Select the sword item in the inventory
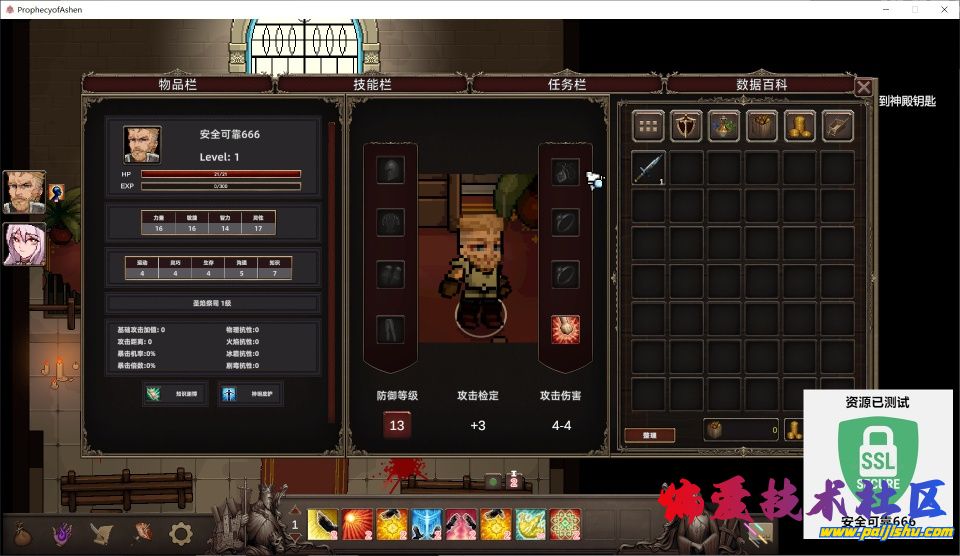Viewport: 960px width, 556px height. (x=648, y=167)
